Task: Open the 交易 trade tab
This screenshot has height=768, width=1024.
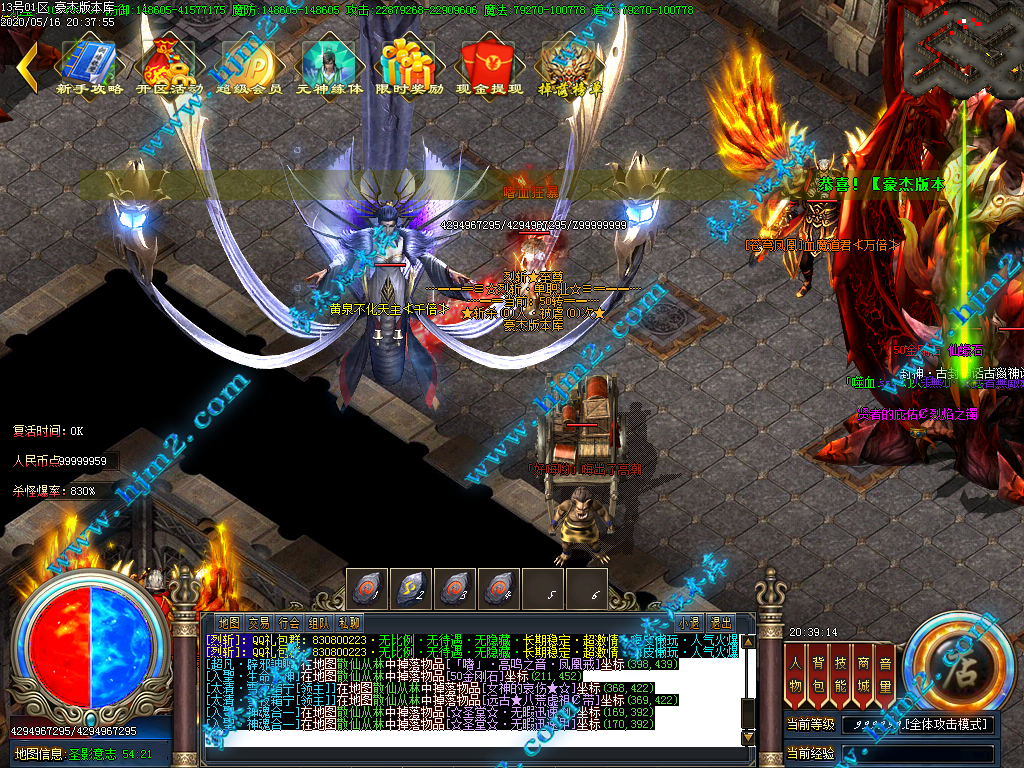Action: click(x=259, y=623)
